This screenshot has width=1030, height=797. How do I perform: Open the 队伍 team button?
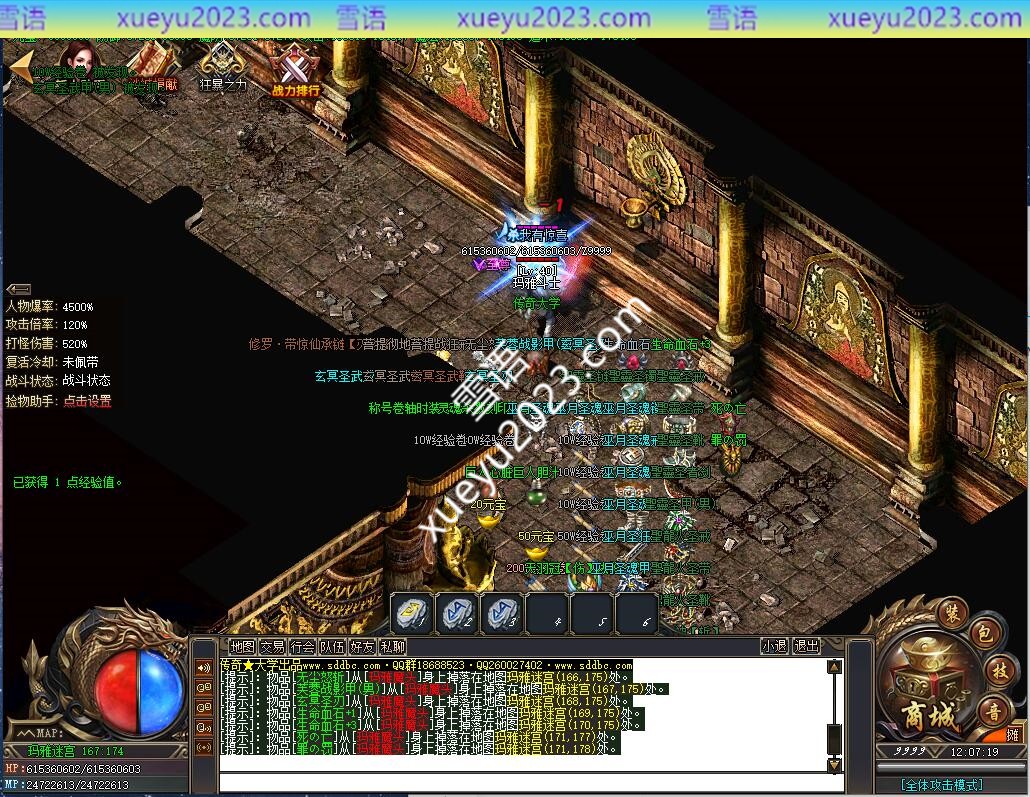333,647
